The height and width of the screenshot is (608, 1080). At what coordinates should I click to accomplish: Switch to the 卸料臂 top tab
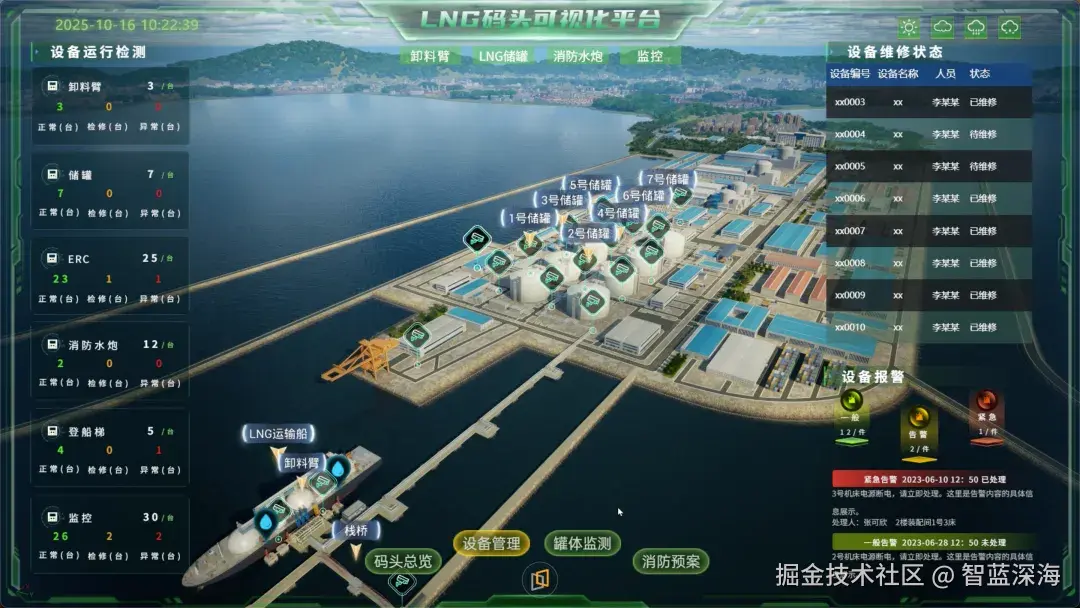click(x=429, y=57)
